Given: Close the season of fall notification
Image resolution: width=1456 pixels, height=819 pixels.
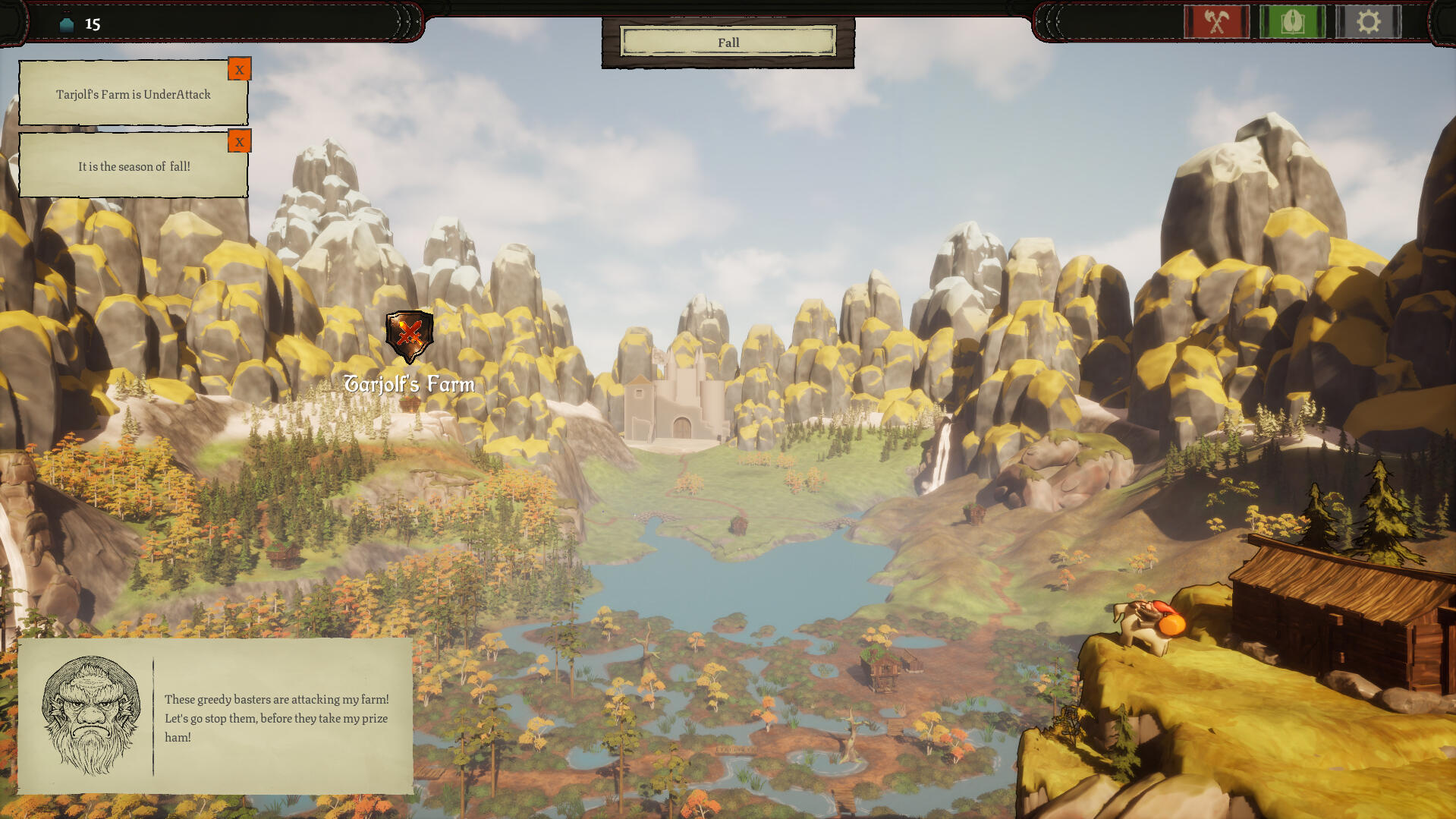Looking at the screenshot, I should click(239, 142).
